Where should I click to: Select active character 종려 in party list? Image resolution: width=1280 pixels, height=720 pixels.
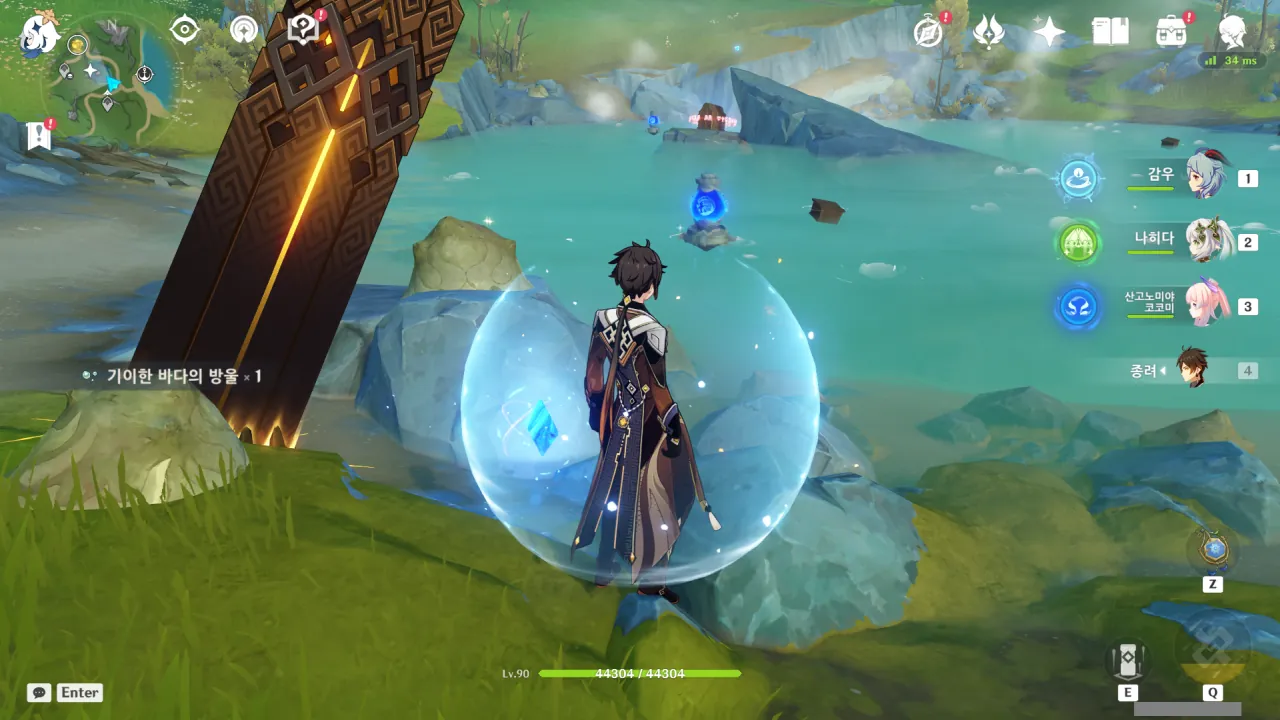tap(1192, 370)
